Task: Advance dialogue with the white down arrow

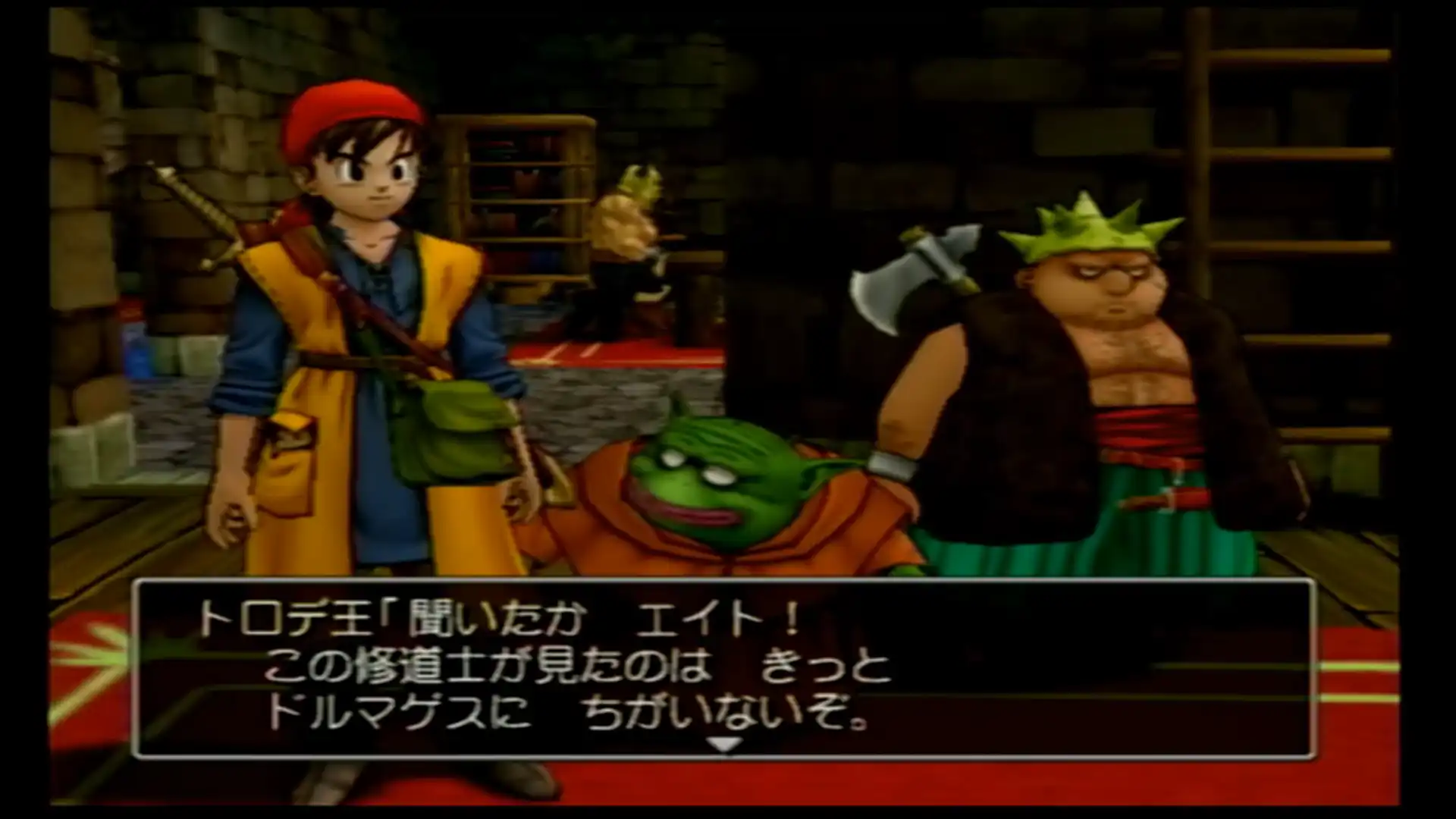Action: click(x=724, y=745)
